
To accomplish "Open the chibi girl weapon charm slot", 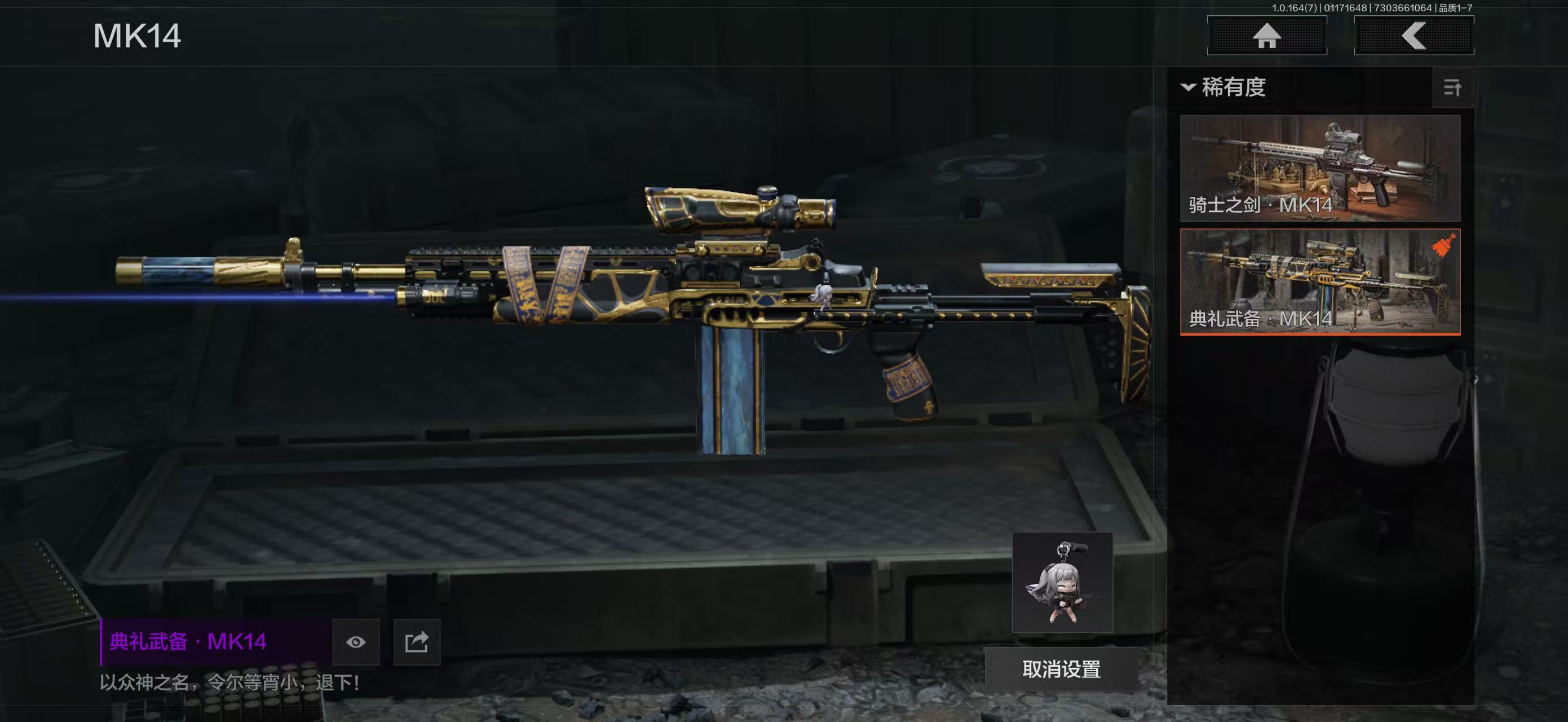I will (1062, 583).
